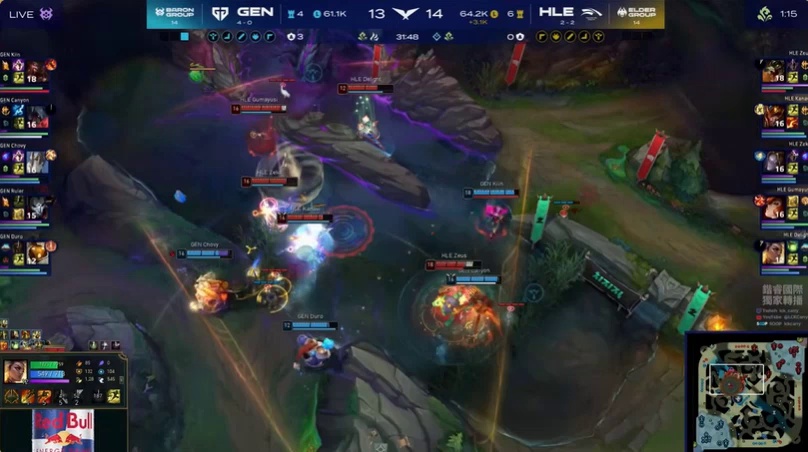The width and height of the screenshot is (808, 452).
Task: Select GEN Duro's champion portrait
Action: pos(35,252)
